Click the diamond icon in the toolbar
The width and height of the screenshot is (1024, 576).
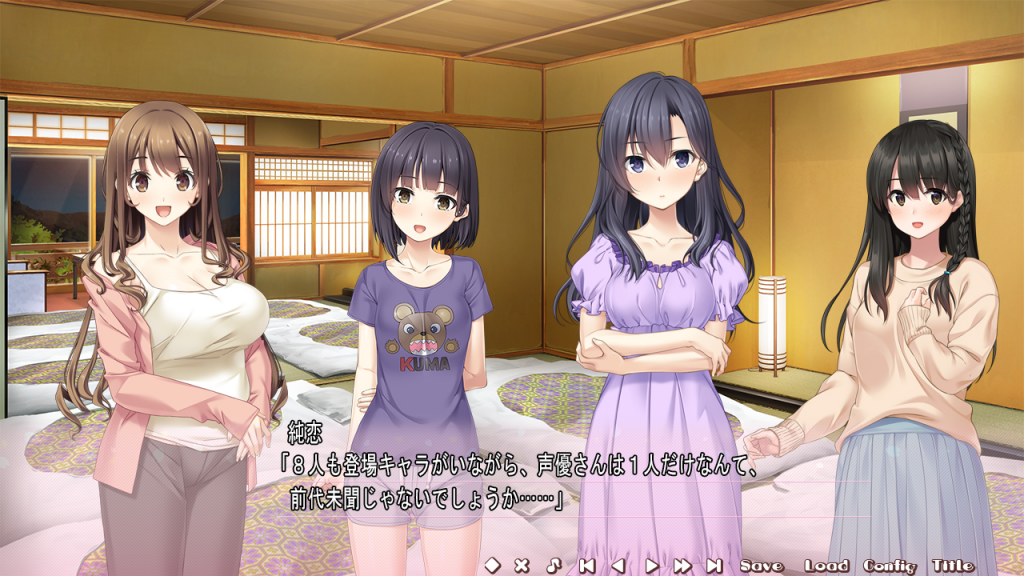click(x=491, y=565)
